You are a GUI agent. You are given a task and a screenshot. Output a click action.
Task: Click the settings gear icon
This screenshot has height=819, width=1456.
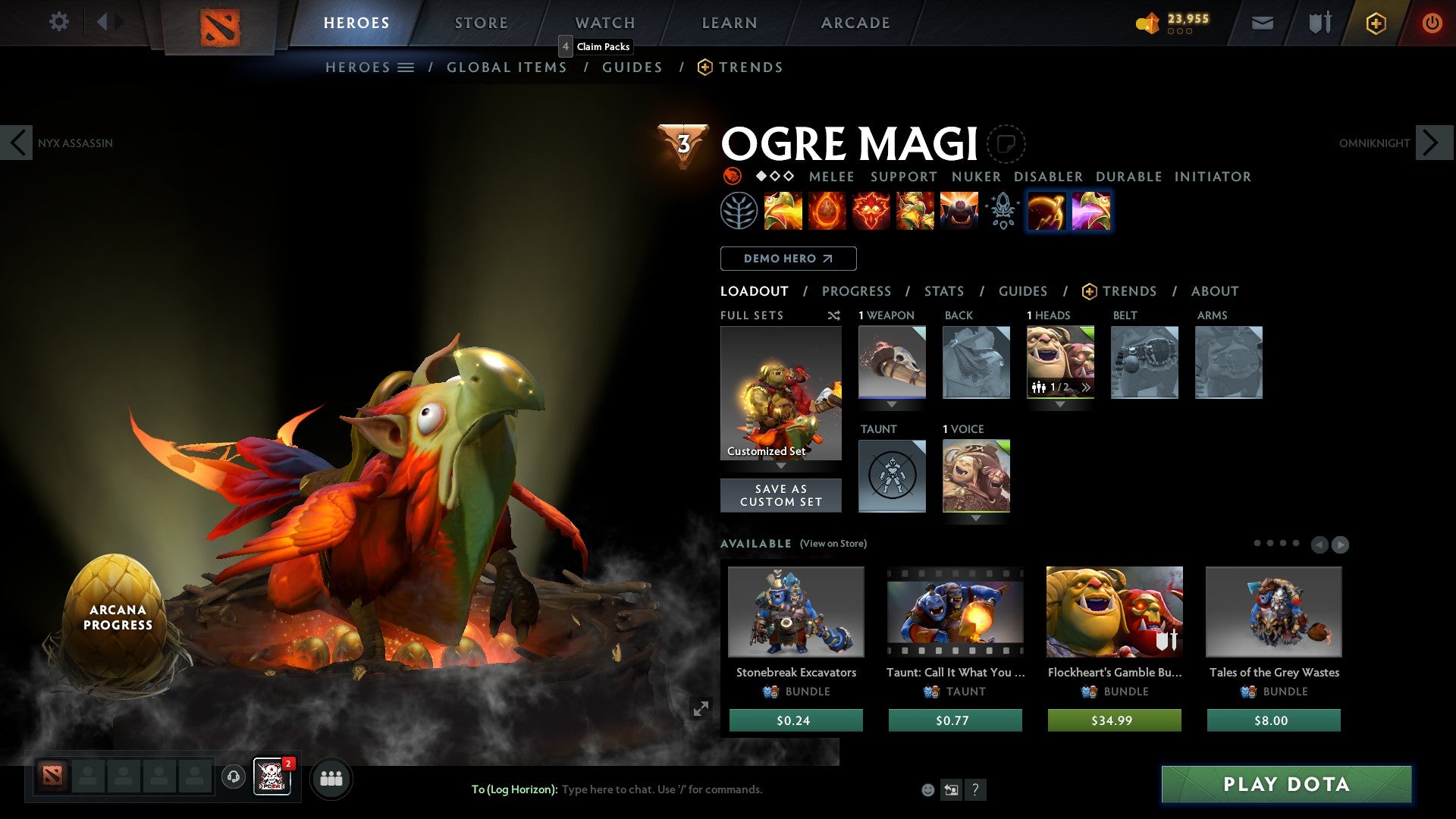point(58,22)
